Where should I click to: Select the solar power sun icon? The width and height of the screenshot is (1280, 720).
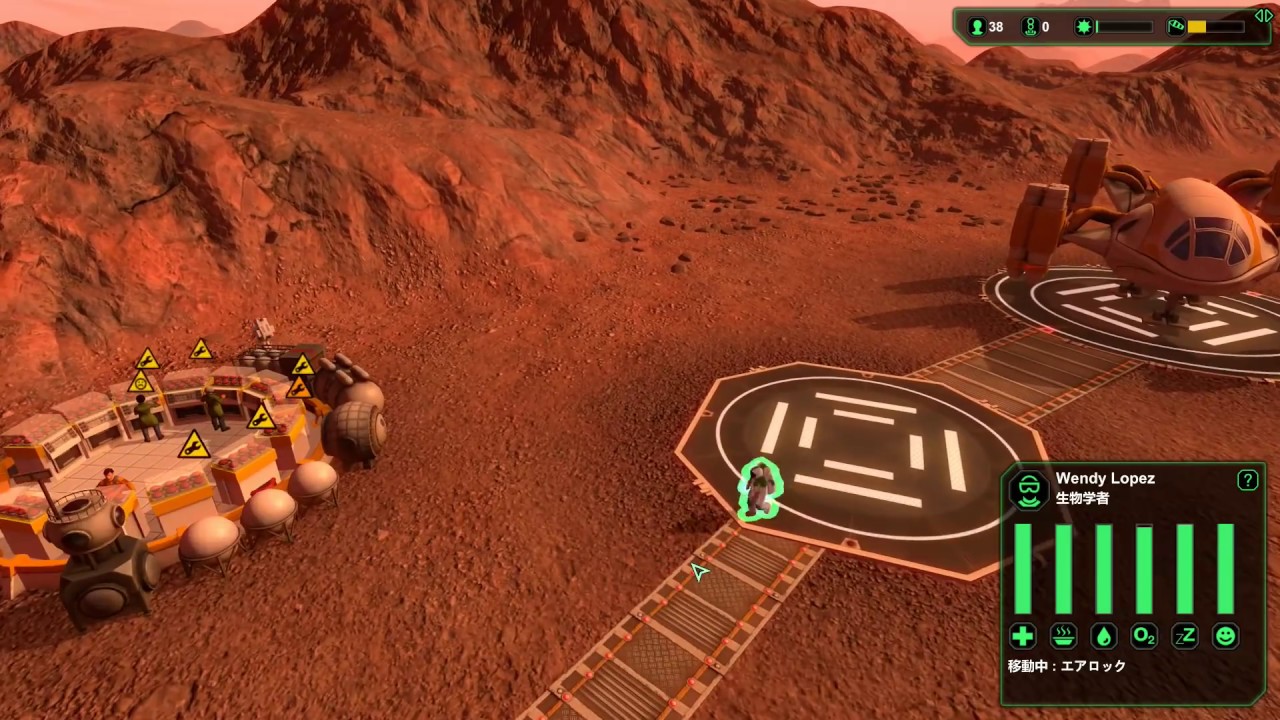point(1083,27)
